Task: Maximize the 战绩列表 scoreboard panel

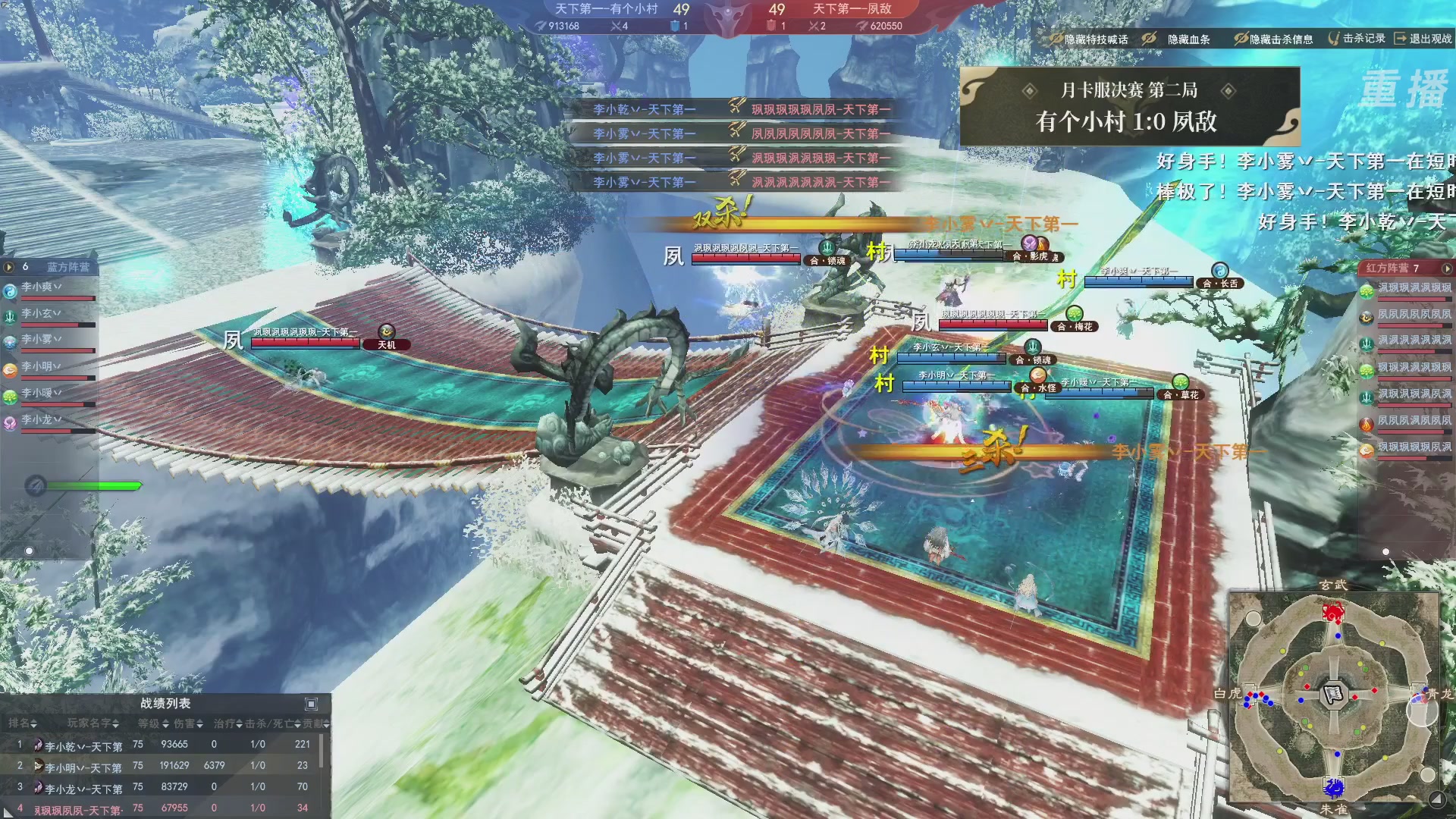Action: (x=311, y=704)
